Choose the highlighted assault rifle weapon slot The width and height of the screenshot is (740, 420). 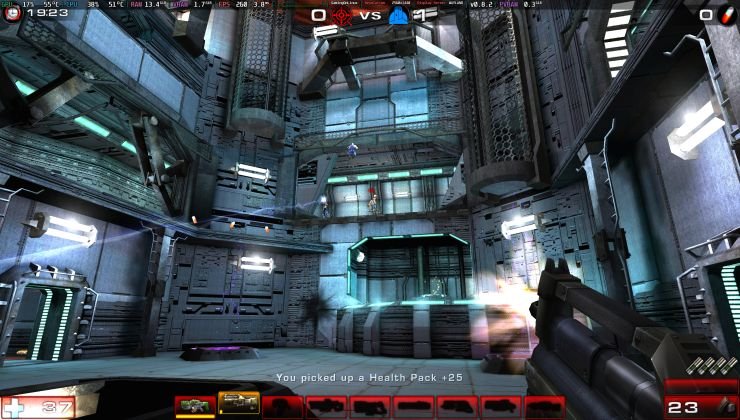238,405
